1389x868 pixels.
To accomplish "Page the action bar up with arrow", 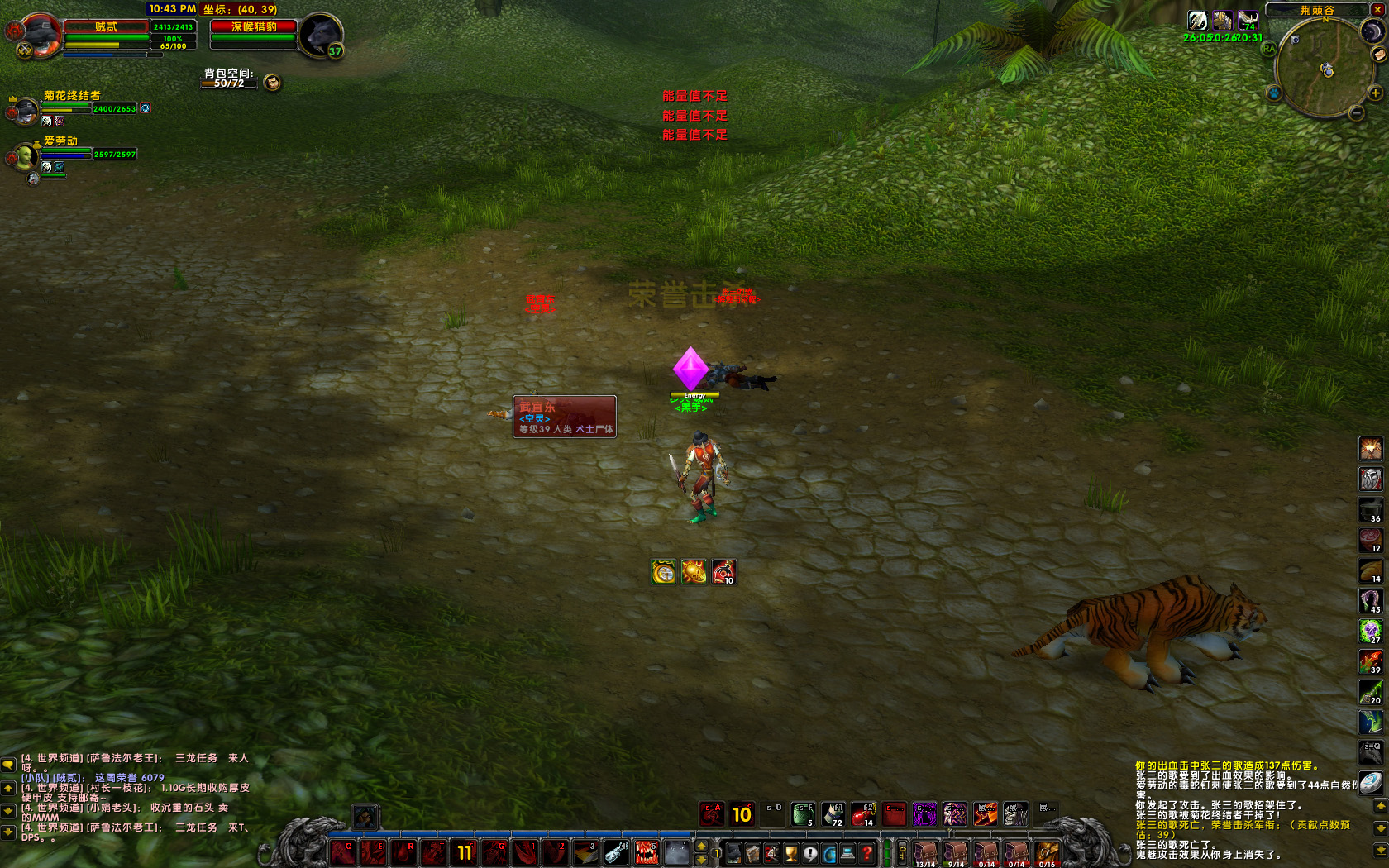I will [x=702, y=846].
